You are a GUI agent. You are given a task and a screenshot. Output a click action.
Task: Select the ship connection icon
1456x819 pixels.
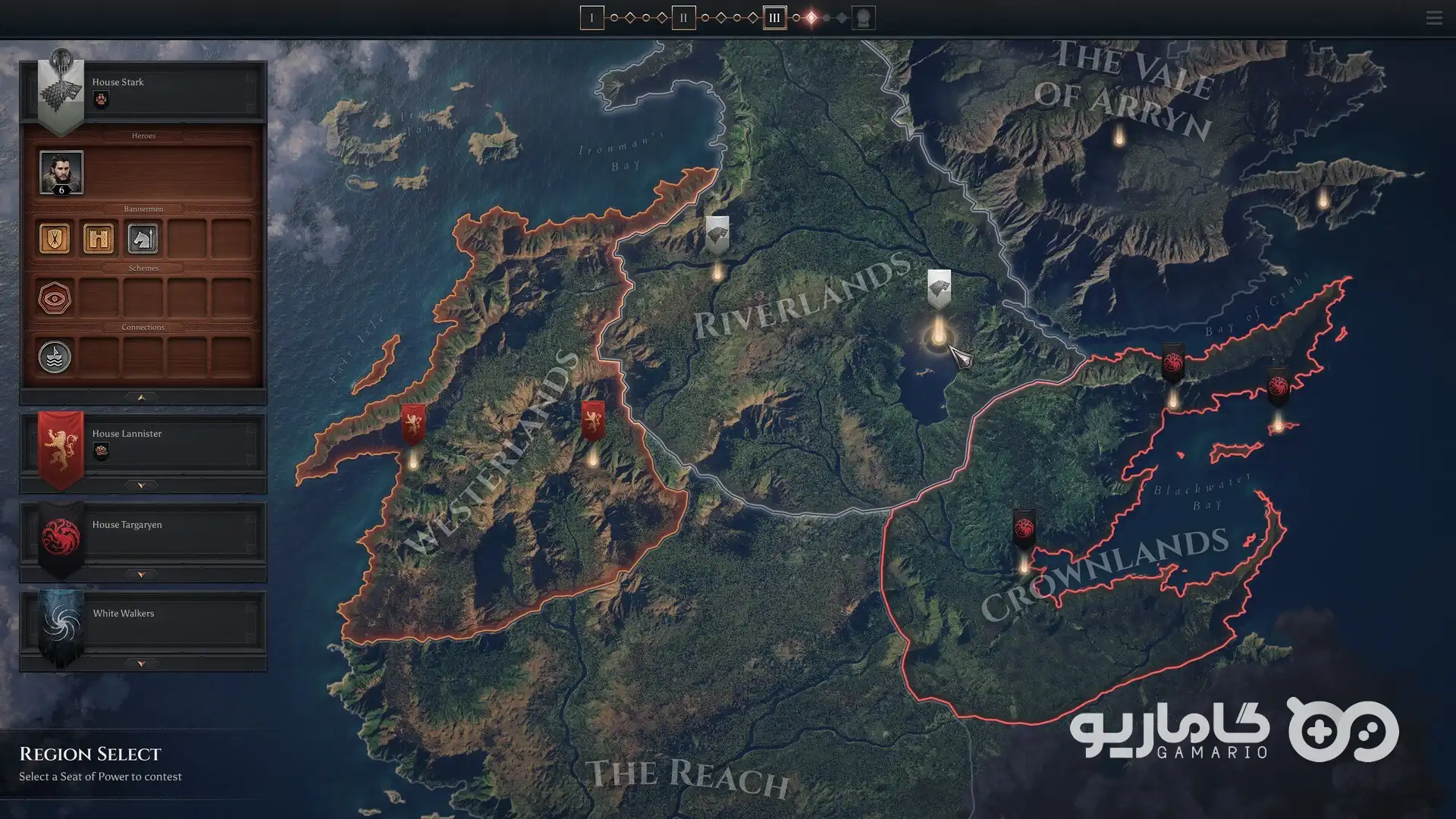click(55, 356)
